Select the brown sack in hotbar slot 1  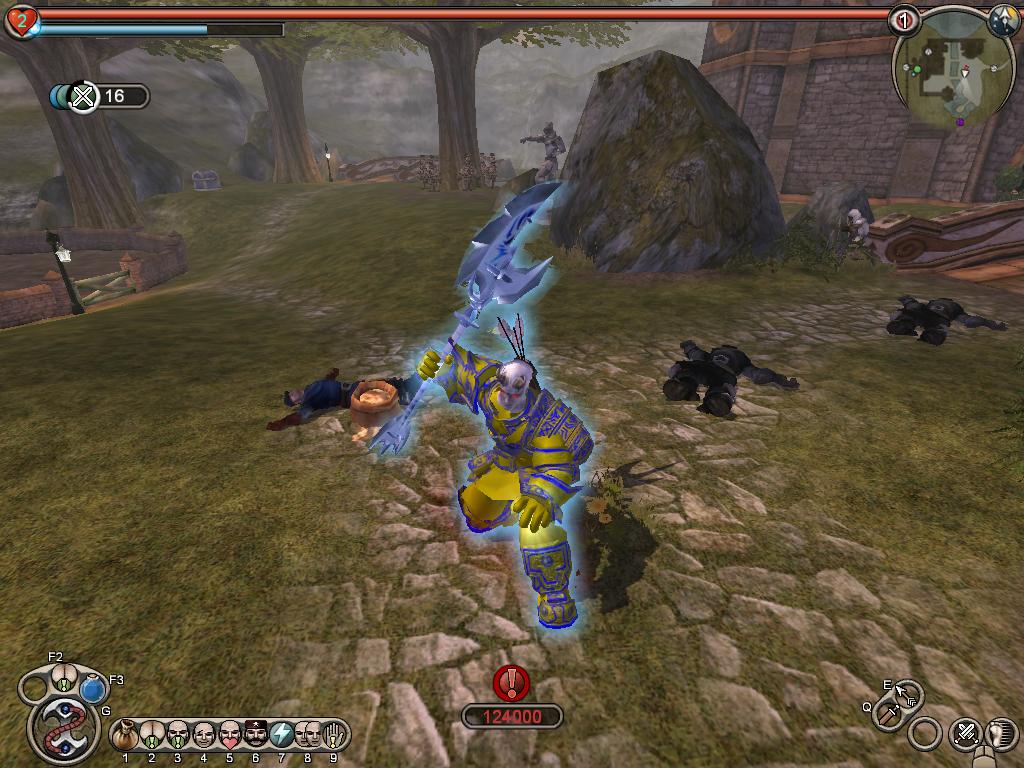pos(125,735)
